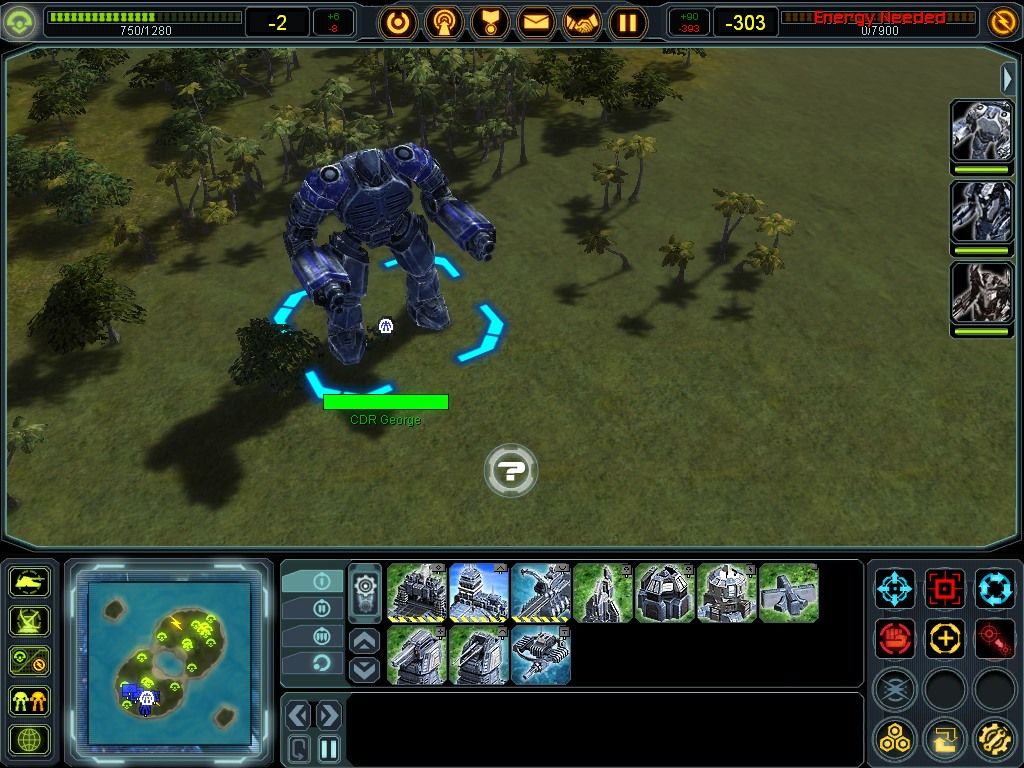
Task: Click the minimap island view
Action: [x=169, y=661]
